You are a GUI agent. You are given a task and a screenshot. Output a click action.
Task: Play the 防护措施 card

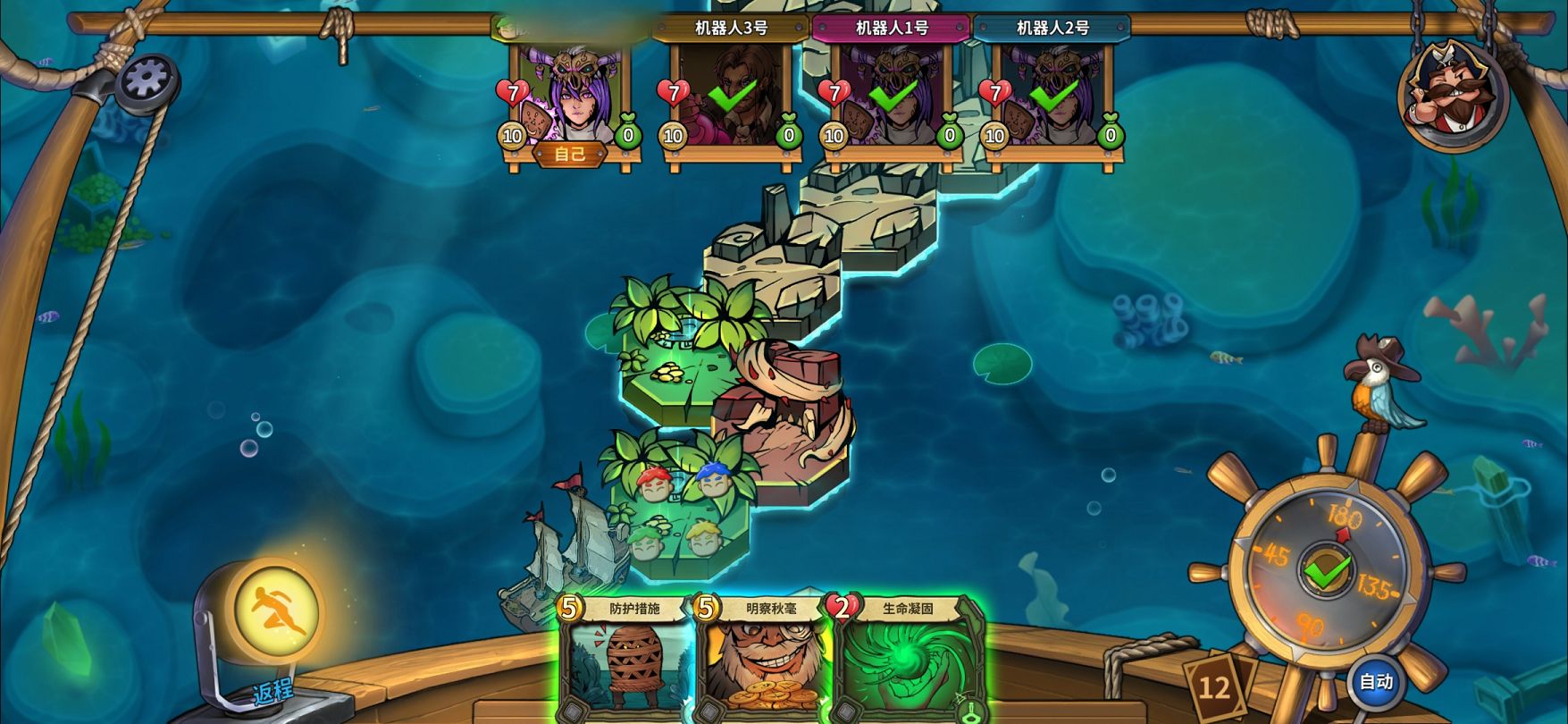(x=626, y=661)
